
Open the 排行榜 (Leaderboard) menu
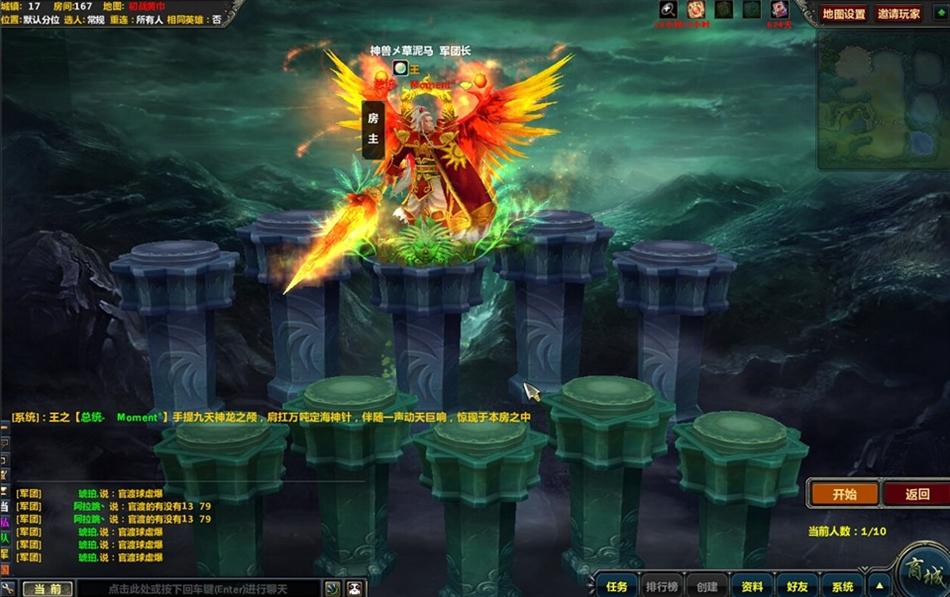click(x=661, y=587)
